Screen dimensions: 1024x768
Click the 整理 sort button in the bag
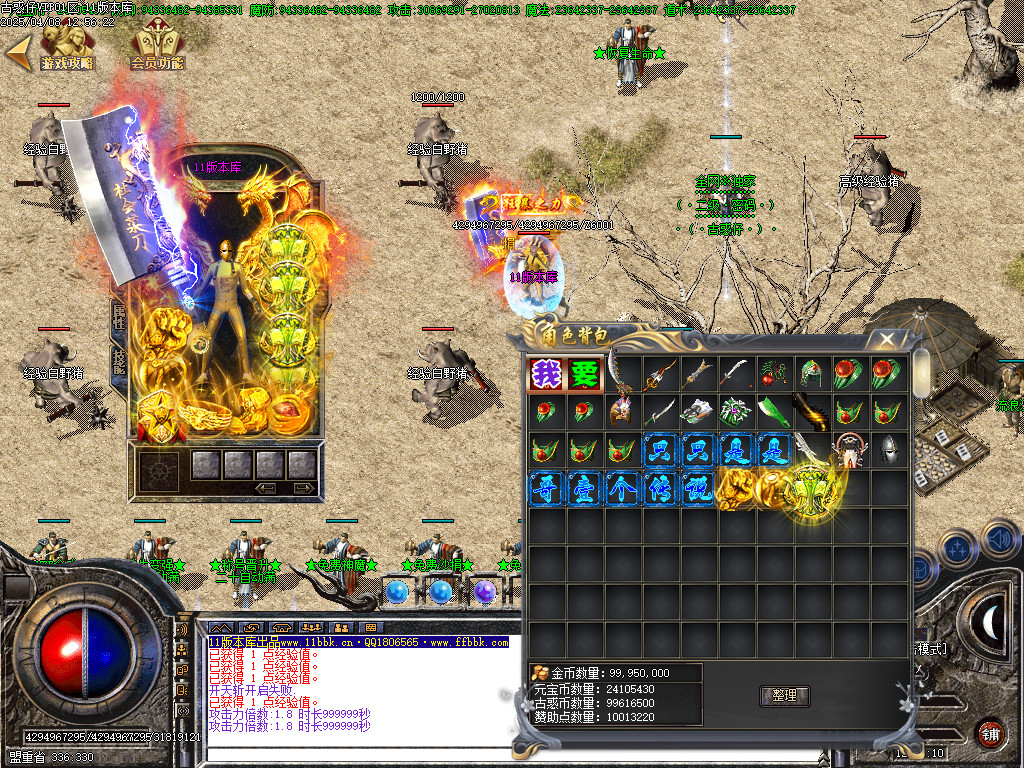coord(785,696)
